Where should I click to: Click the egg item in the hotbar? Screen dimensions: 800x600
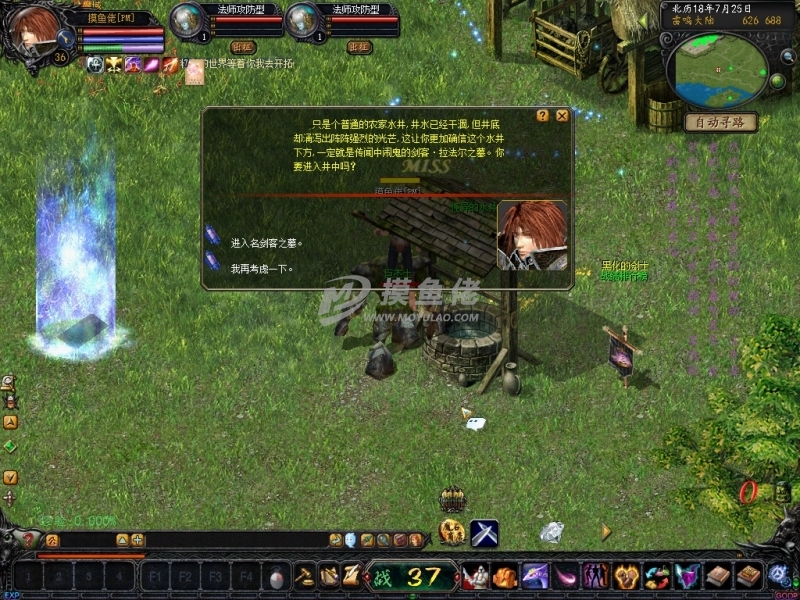(277, 577)
